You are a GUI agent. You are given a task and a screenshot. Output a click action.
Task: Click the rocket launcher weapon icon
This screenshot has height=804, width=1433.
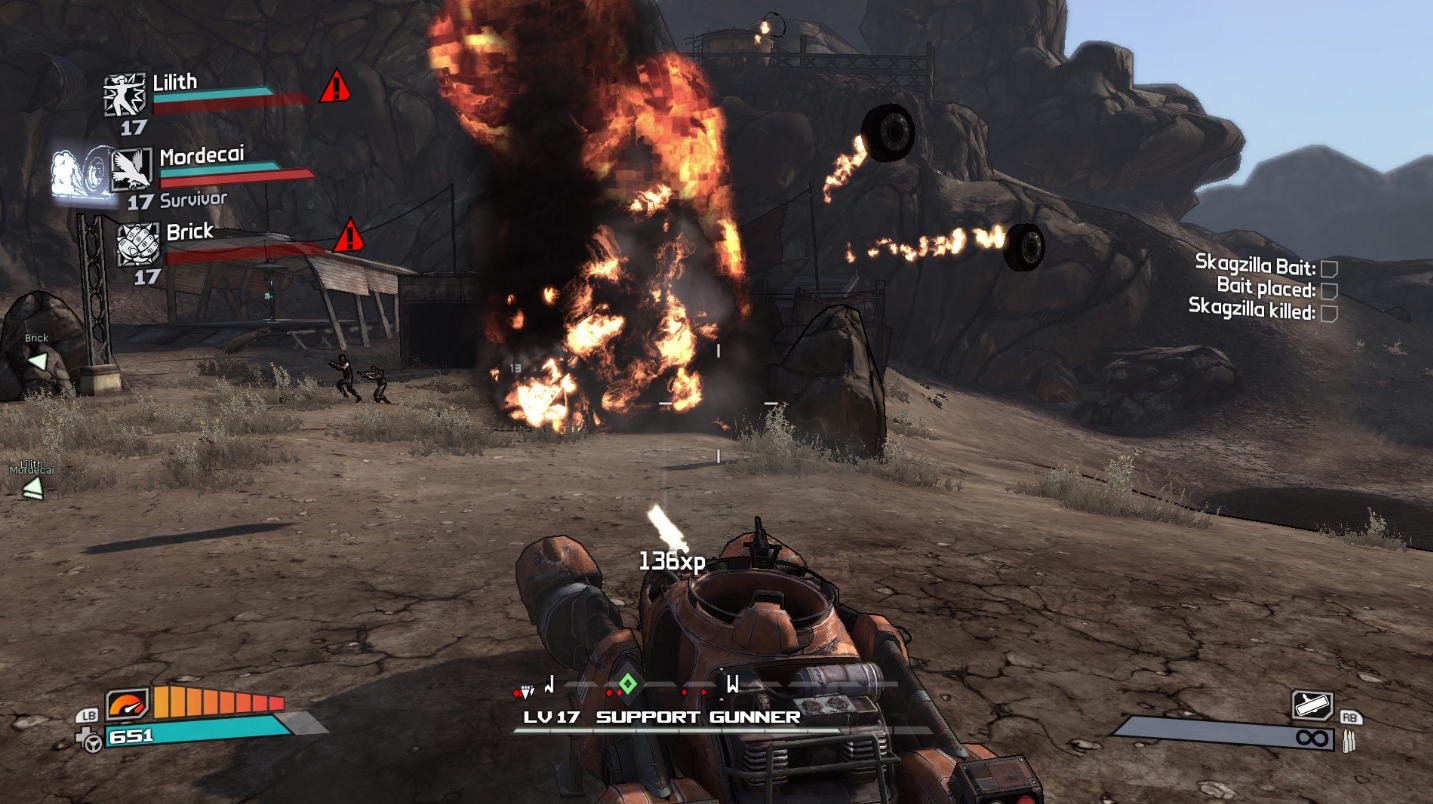[1311, 705]
